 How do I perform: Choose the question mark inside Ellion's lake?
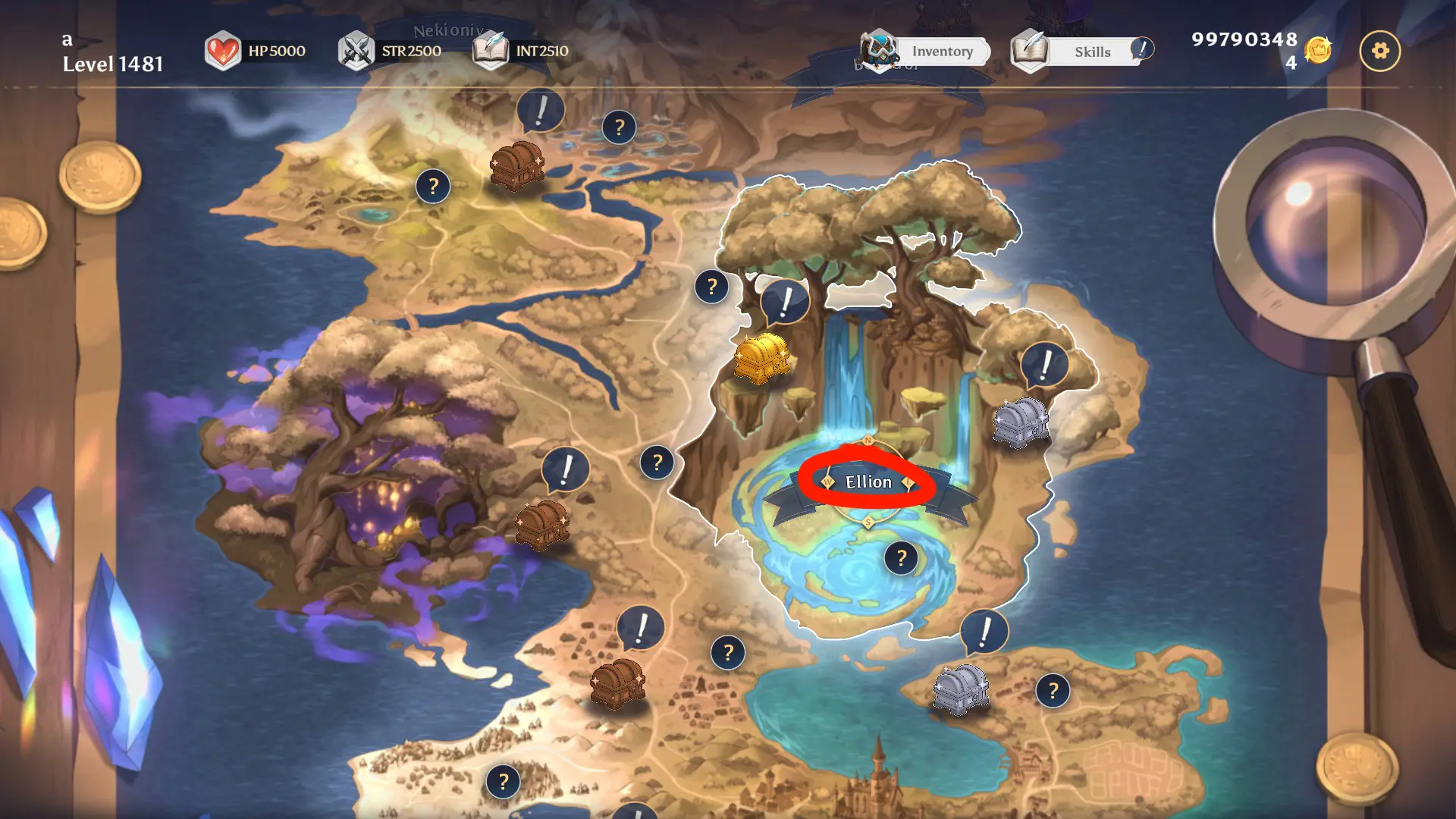901,558
